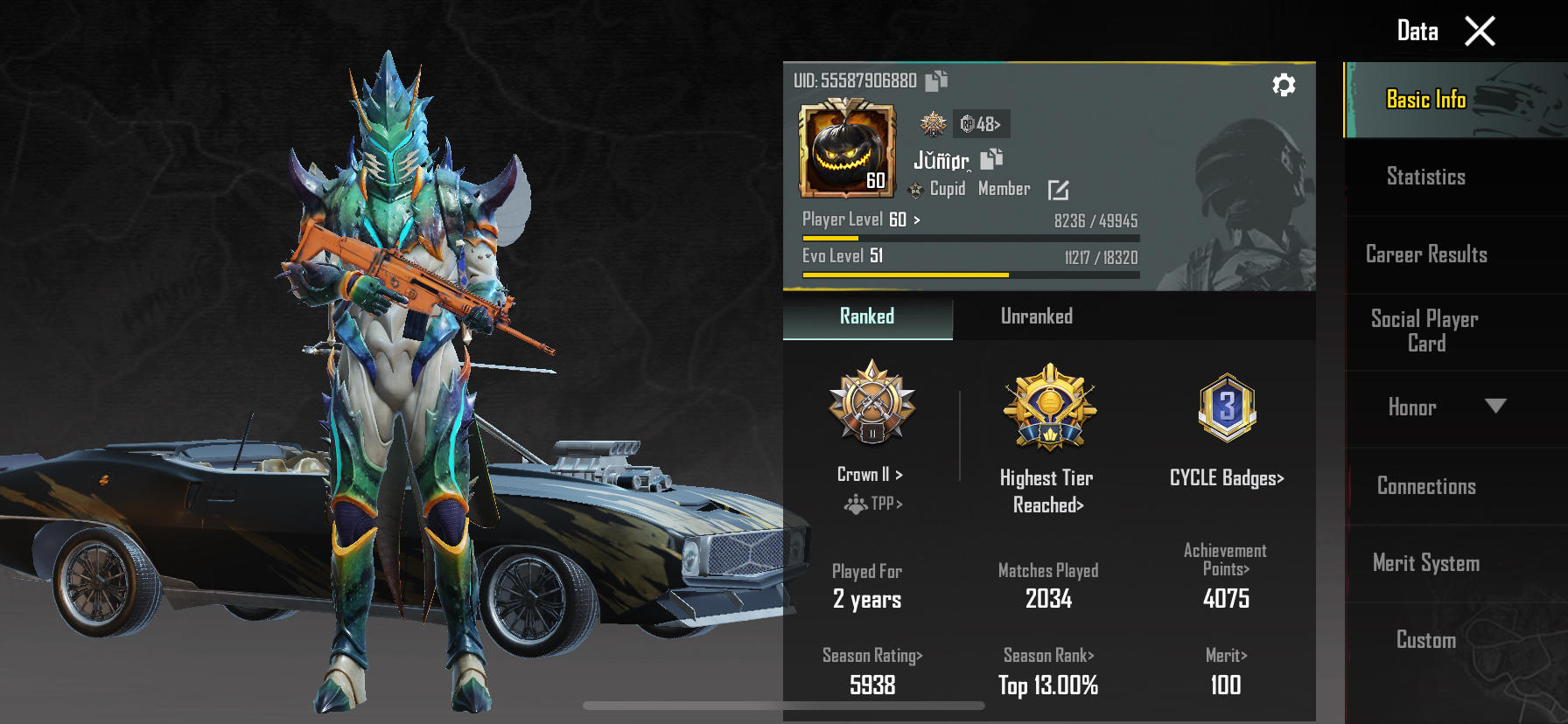Select the Ranked tab
Screen dimensions: 1568x724
click(867, 317)
